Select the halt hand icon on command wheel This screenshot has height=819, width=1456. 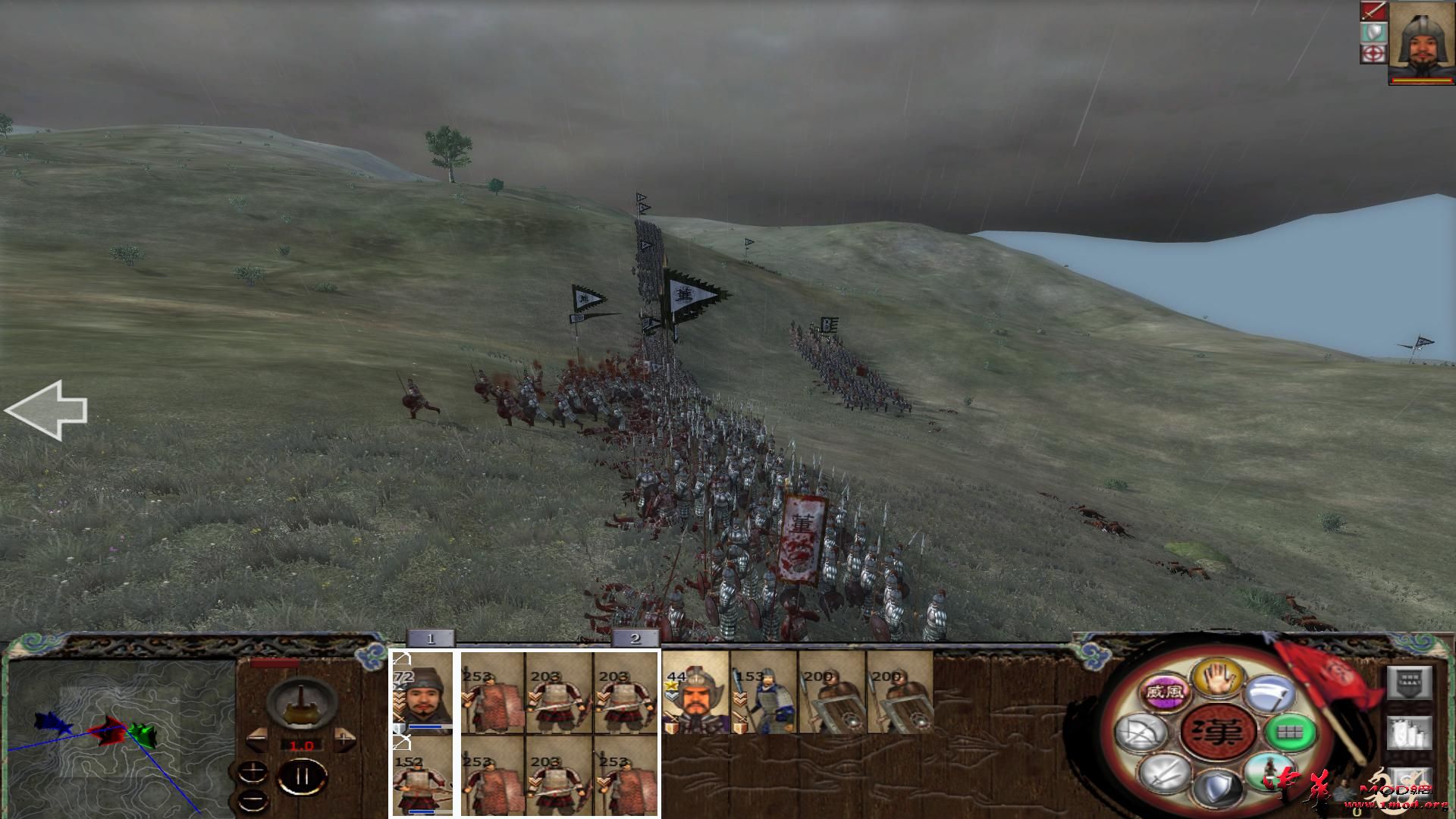coord(1217,679)
